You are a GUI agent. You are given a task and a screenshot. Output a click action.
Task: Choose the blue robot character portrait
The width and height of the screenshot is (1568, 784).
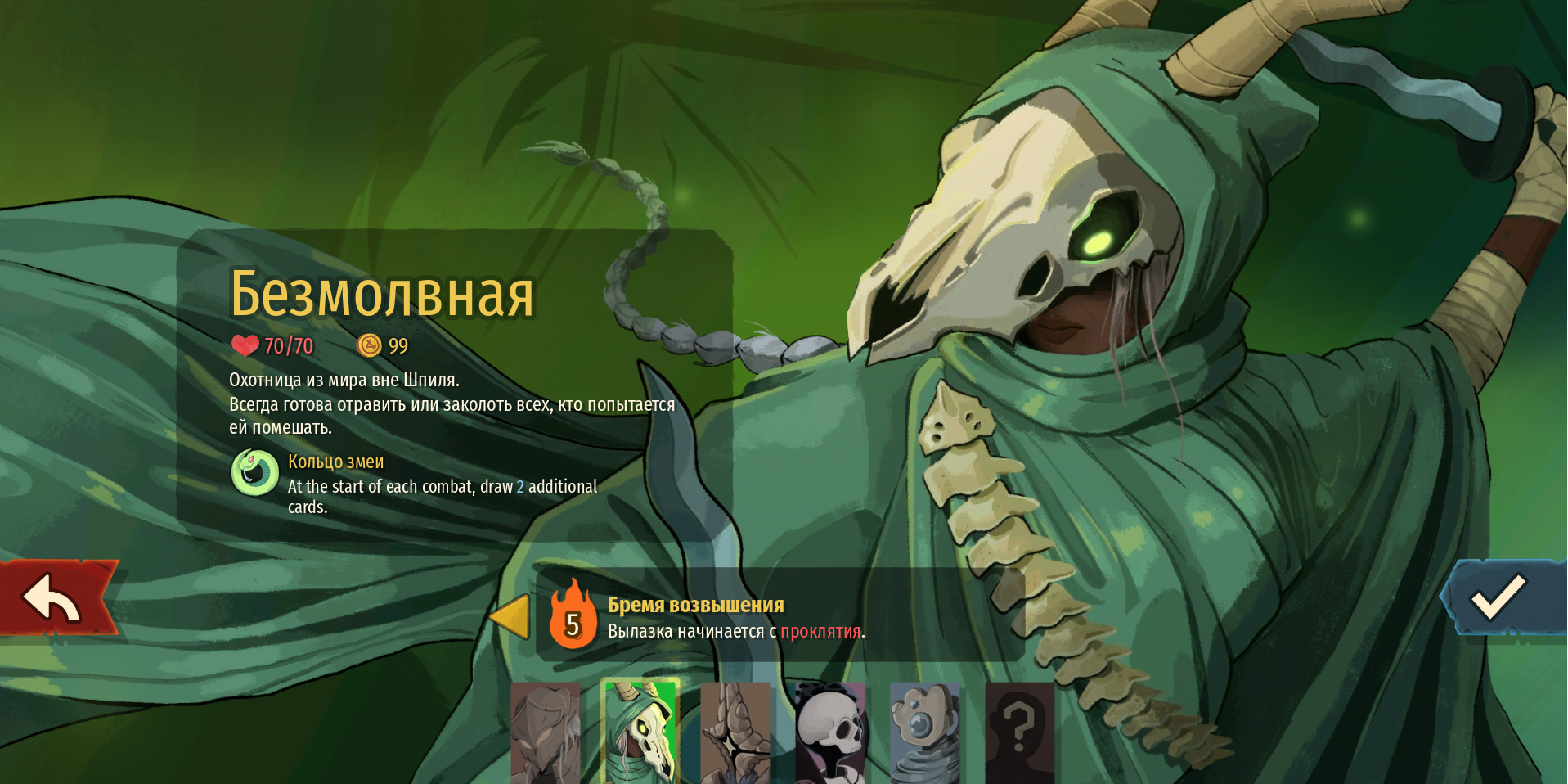(924, 732)
